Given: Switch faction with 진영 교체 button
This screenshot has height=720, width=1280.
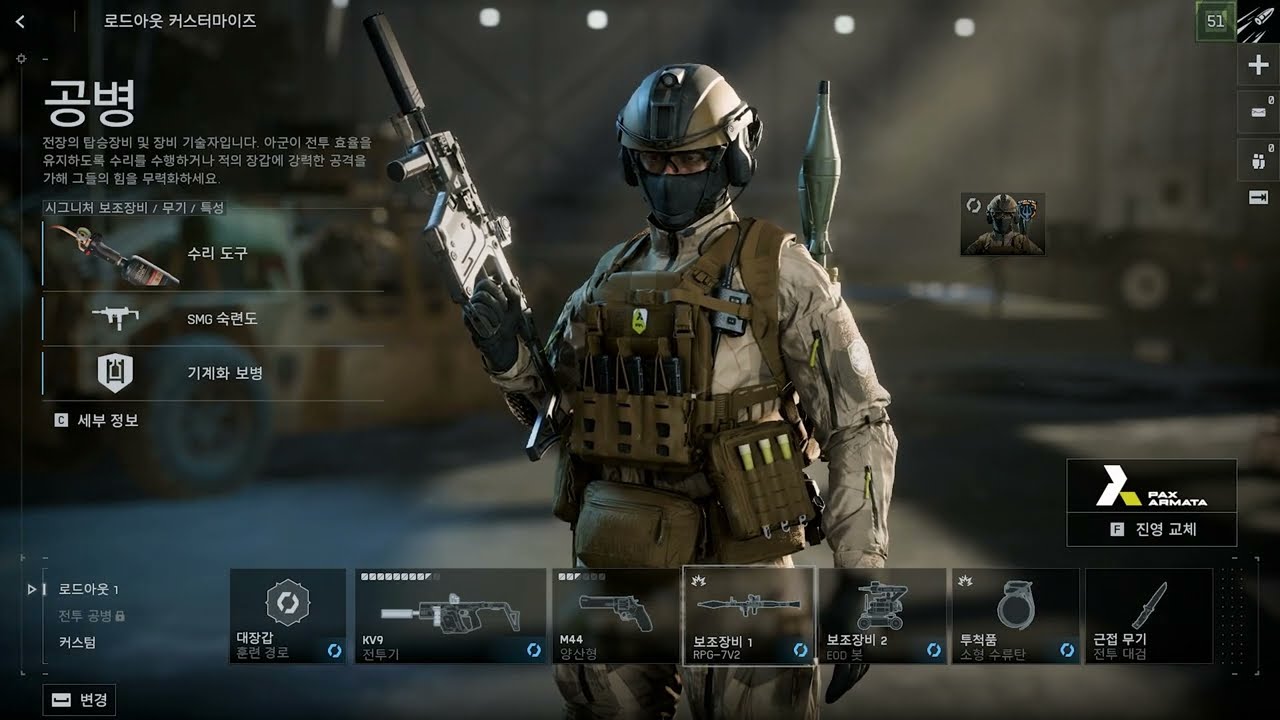Looking at the screenshot, I should [1152, 529].
